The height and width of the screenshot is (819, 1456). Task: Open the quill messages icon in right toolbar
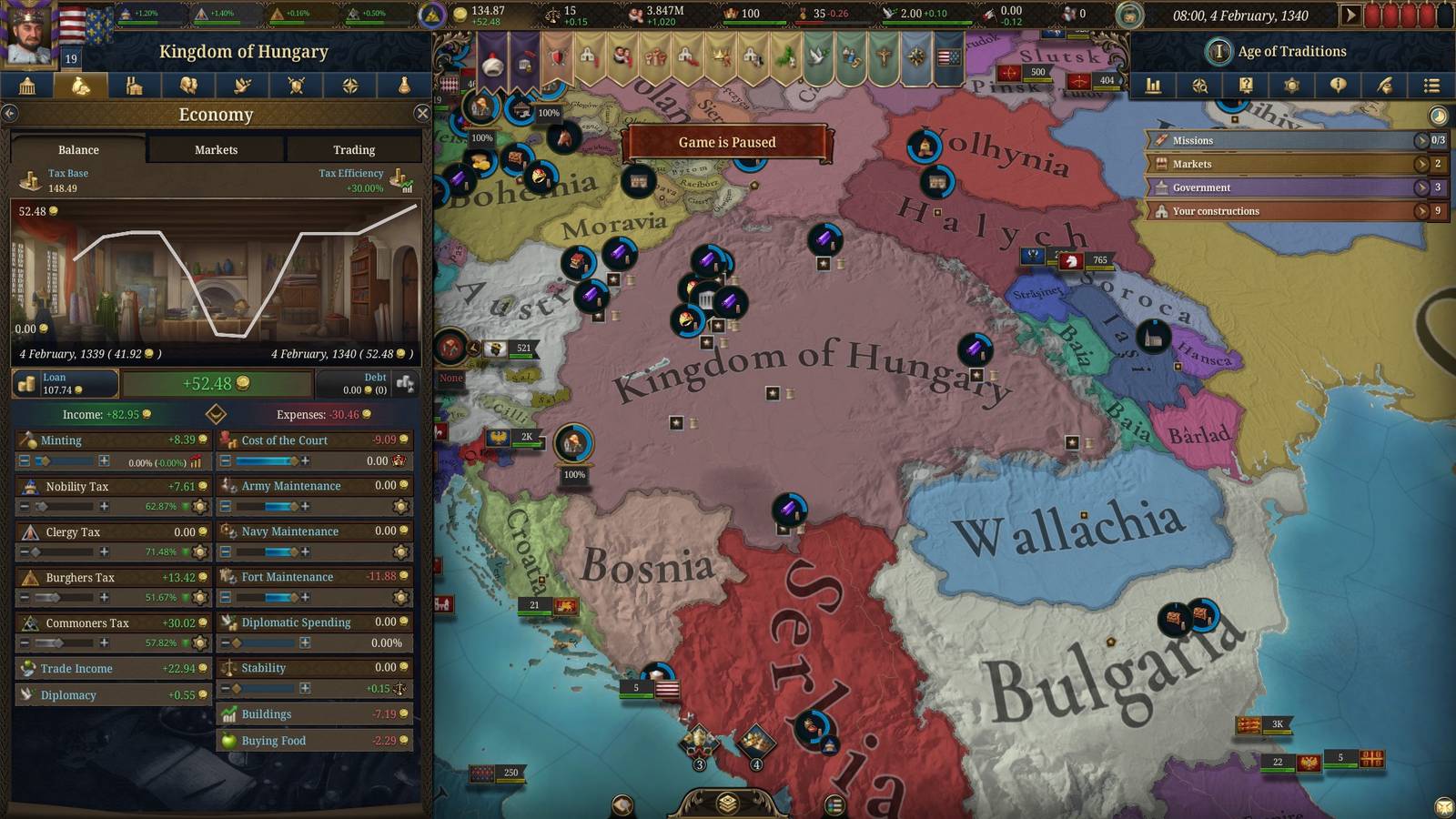(1383, 86)
